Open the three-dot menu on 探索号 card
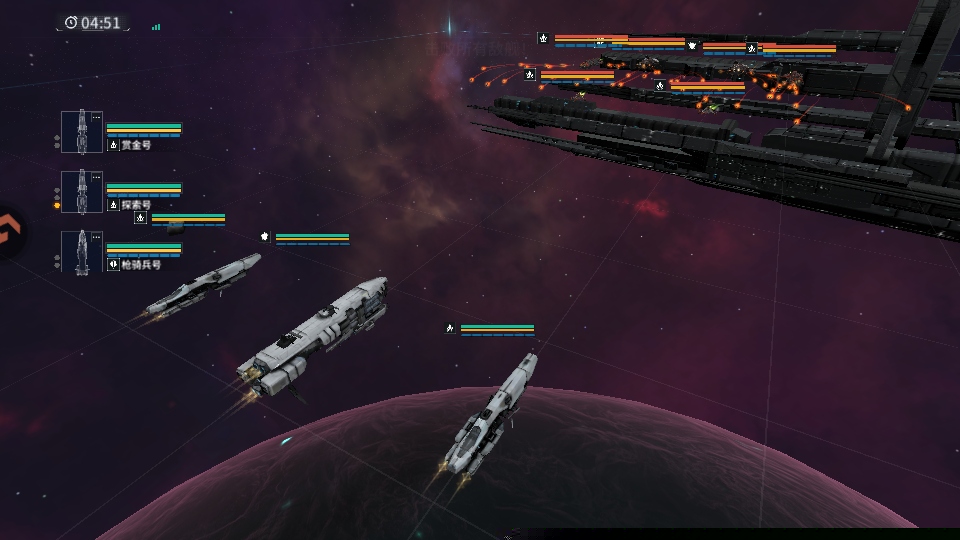This screenshot has width=960, height=540. [x=96, y=178]
